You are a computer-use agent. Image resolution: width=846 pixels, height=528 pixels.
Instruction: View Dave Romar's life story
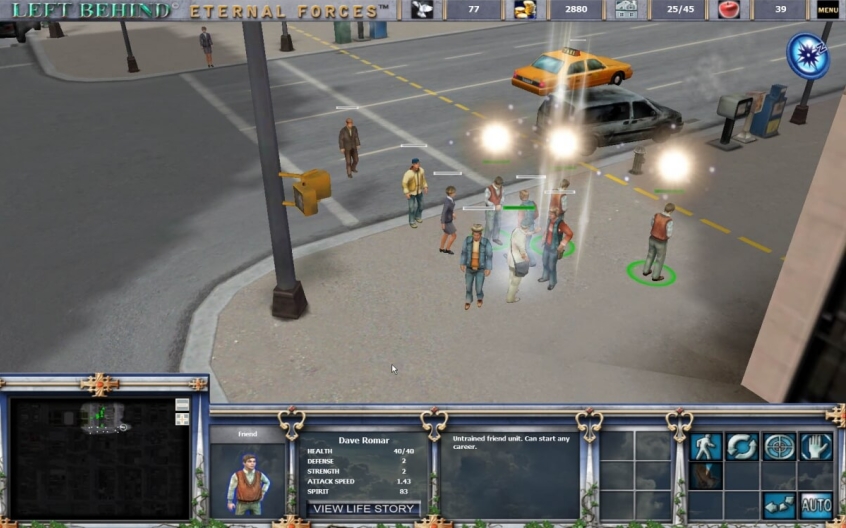(x=363, y=509)
